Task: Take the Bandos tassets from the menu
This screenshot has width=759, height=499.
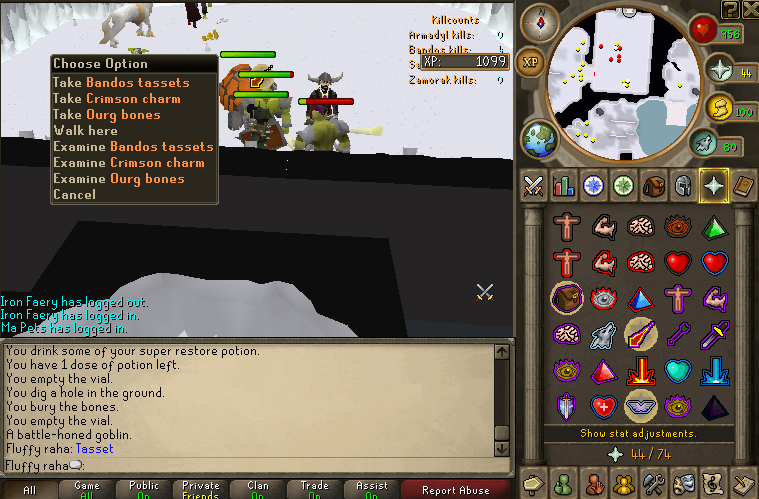Action: pos(133,83)
